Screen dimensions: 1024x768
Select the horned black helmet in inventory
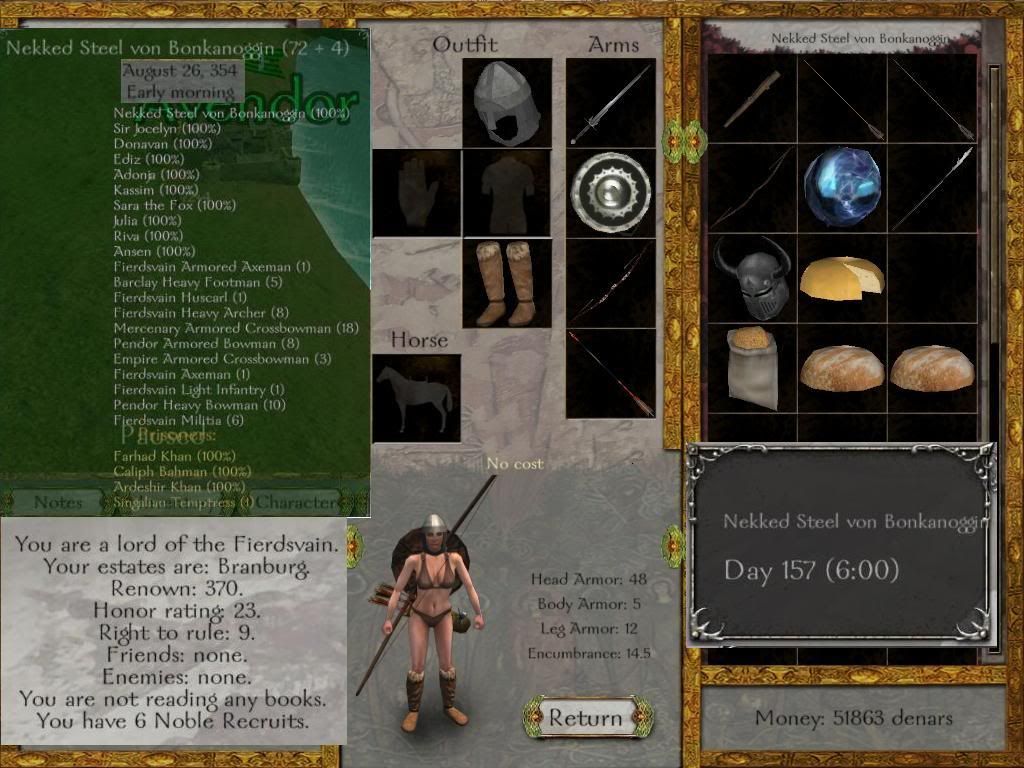click(752, 277)
